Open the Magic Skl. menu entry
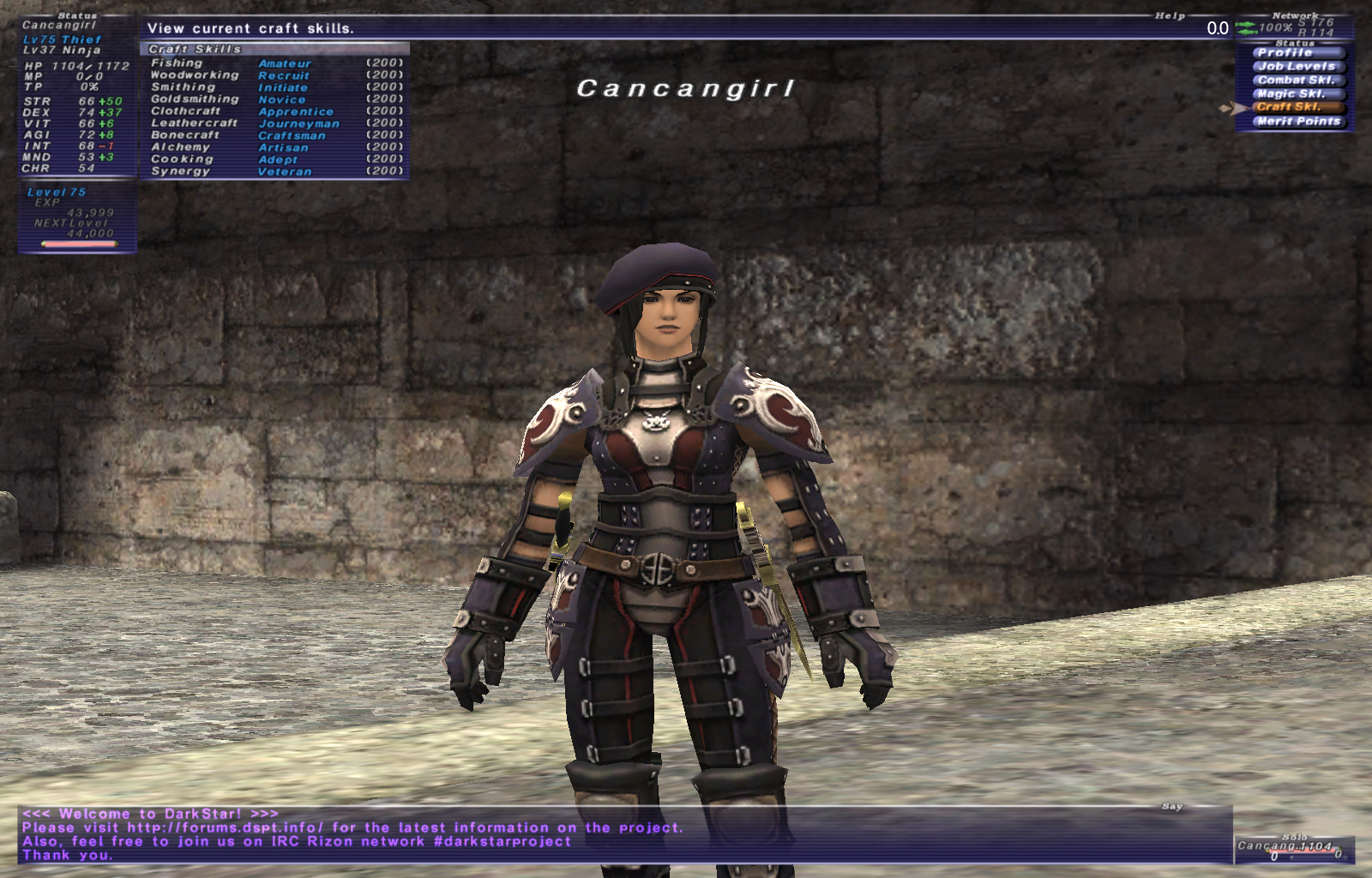Image resolution: width=1372 pixels, height=878 pixels. point(1295,93)
